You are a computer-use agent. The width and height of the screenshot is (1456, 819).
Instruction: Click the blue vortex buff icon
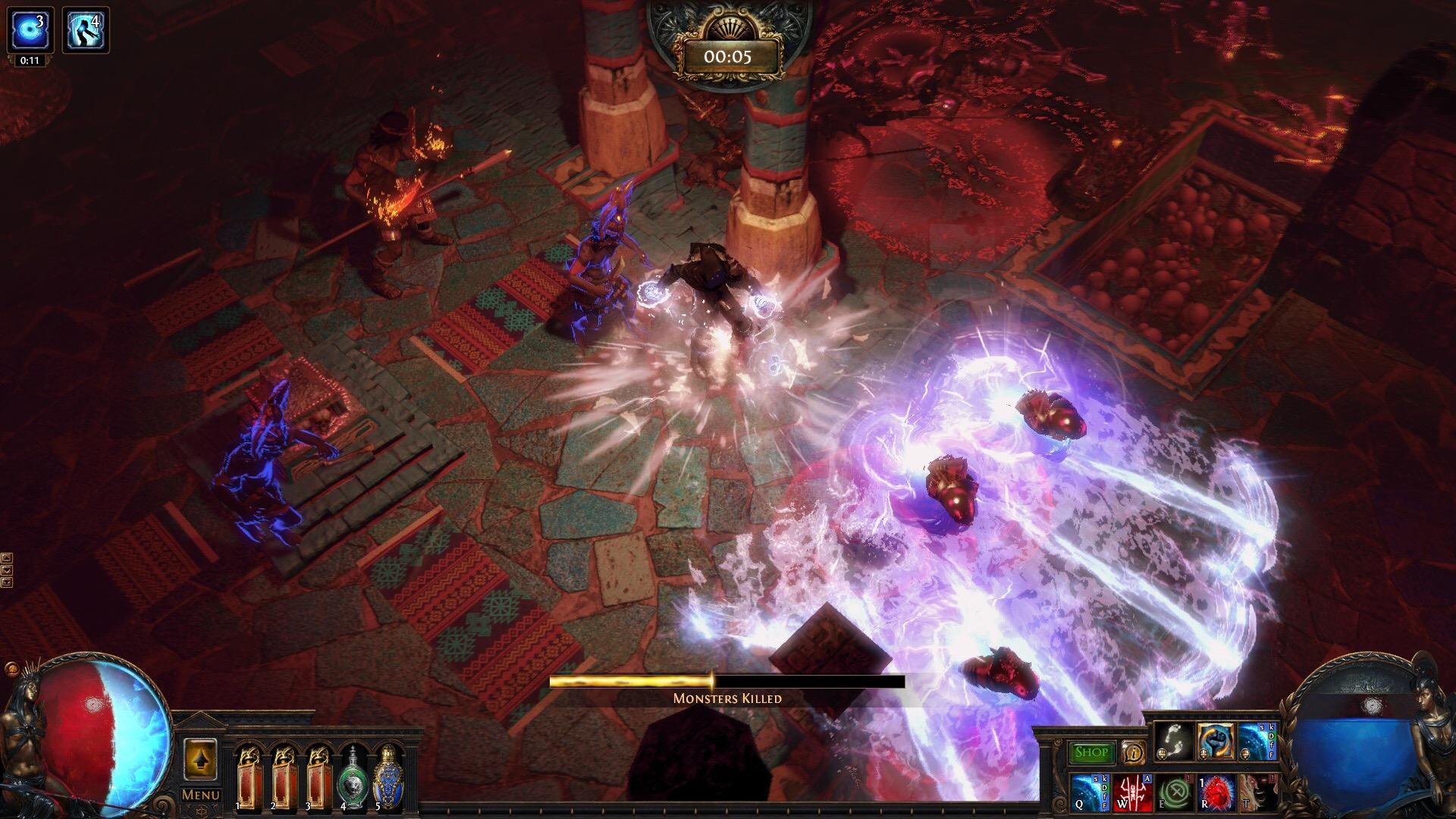pos(30,30)
